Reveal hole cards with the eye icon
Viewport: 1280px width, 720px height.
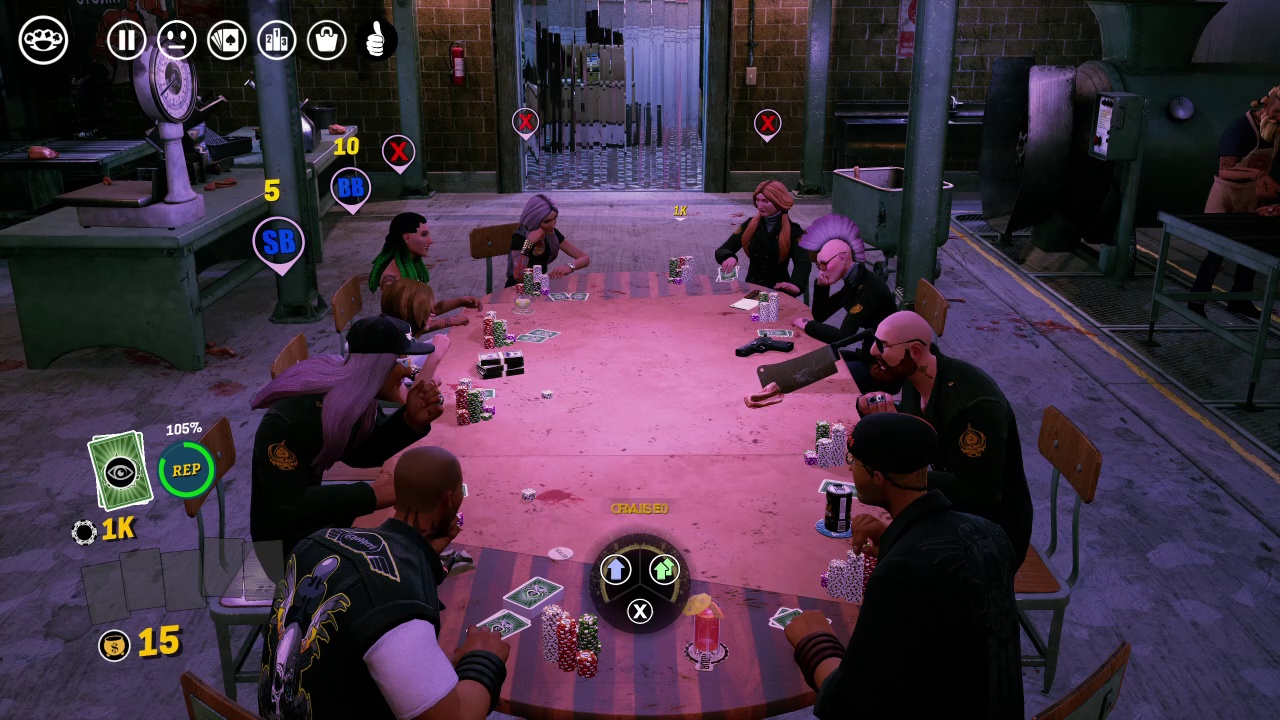click(120, 470)
